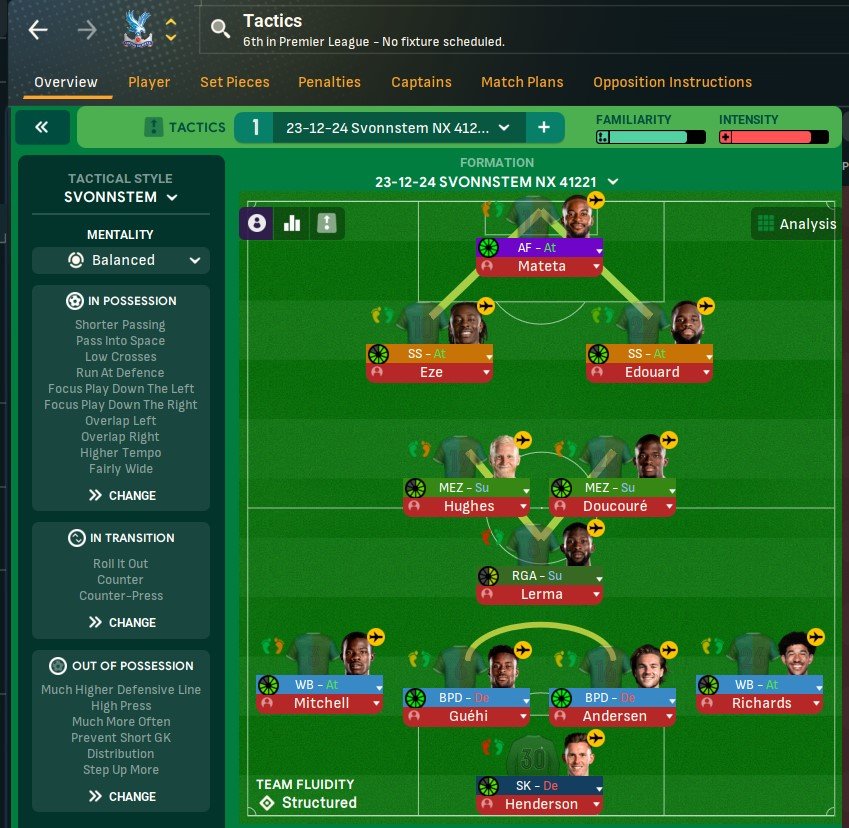Select the Captains tab
Screen dimensions: 849x828
click(x=421, y=82)
